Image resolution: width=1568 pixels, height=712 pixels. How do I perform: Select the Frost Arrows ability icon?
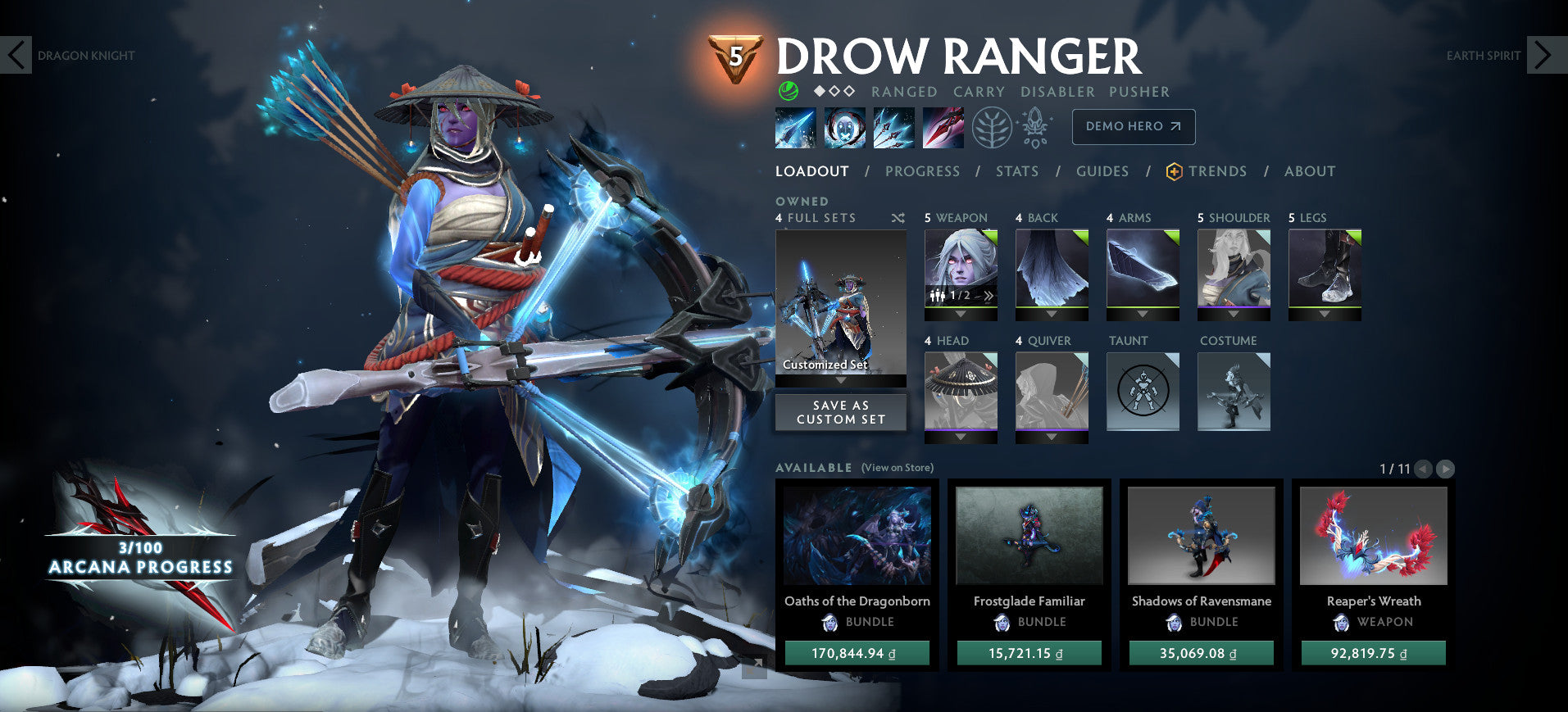[x=794, y=128]
